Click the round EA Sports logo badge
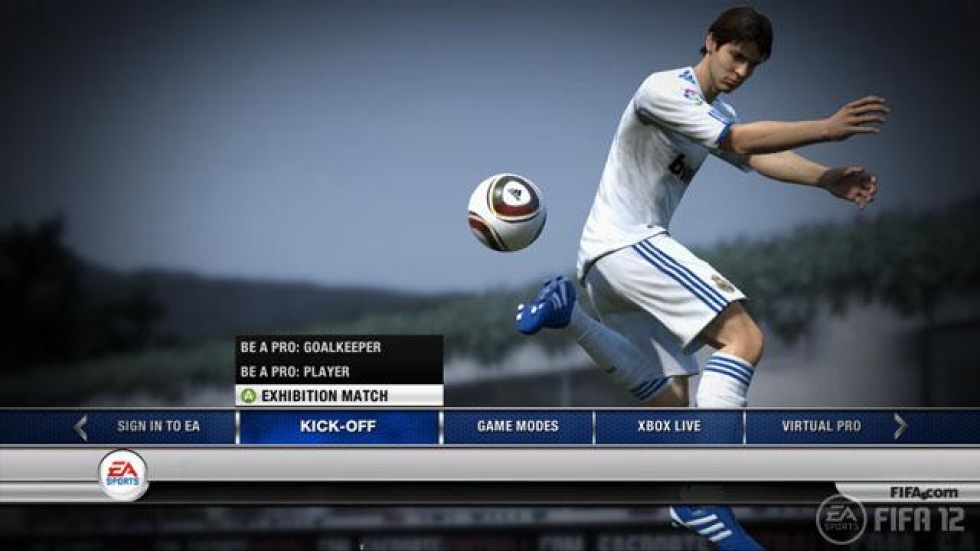The image size is (980, 551). pyautogui.click(x=123, y=475)
